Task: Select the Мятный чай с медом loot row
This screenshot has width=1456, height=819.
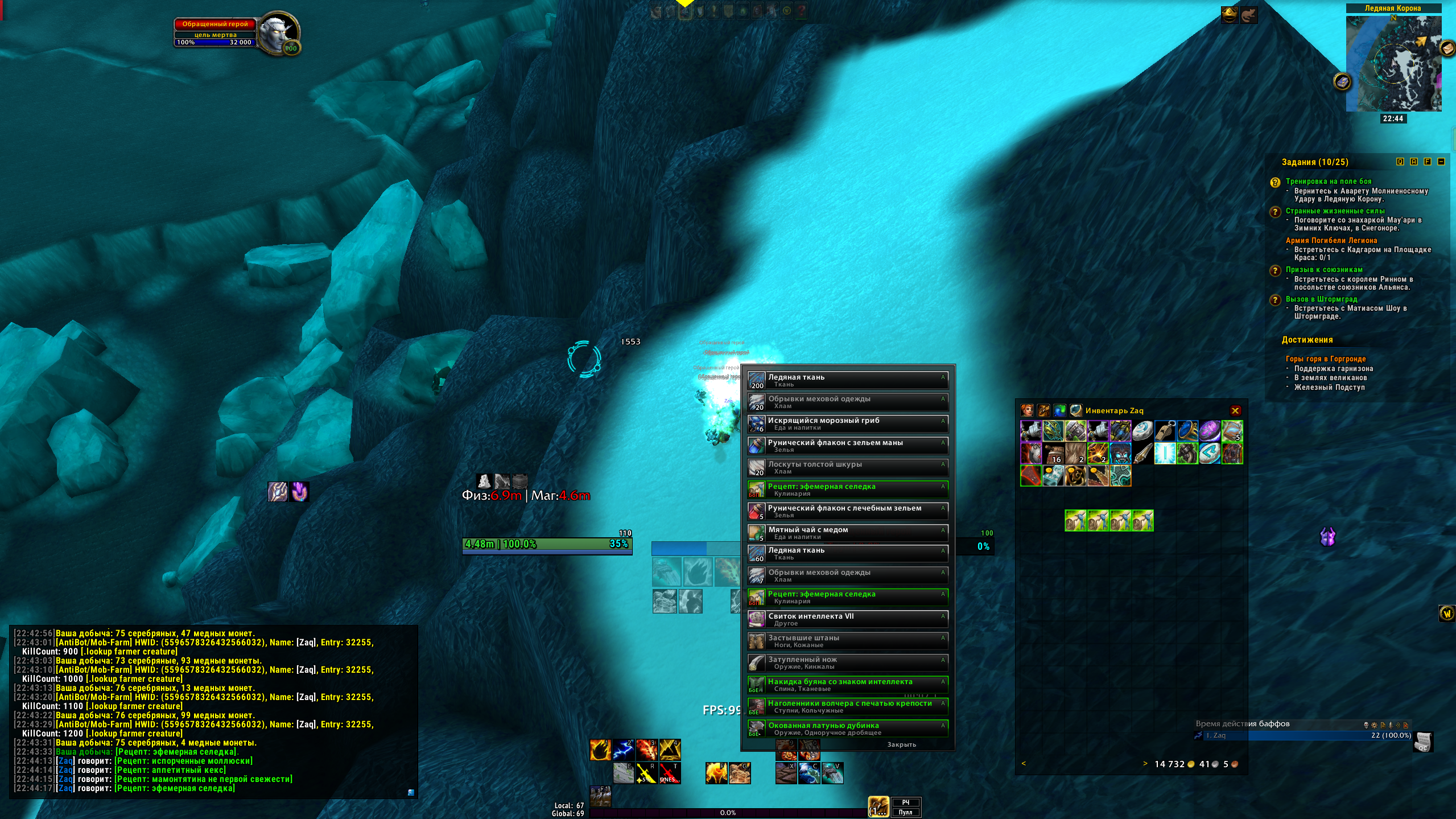Action: tap(848, 533)
